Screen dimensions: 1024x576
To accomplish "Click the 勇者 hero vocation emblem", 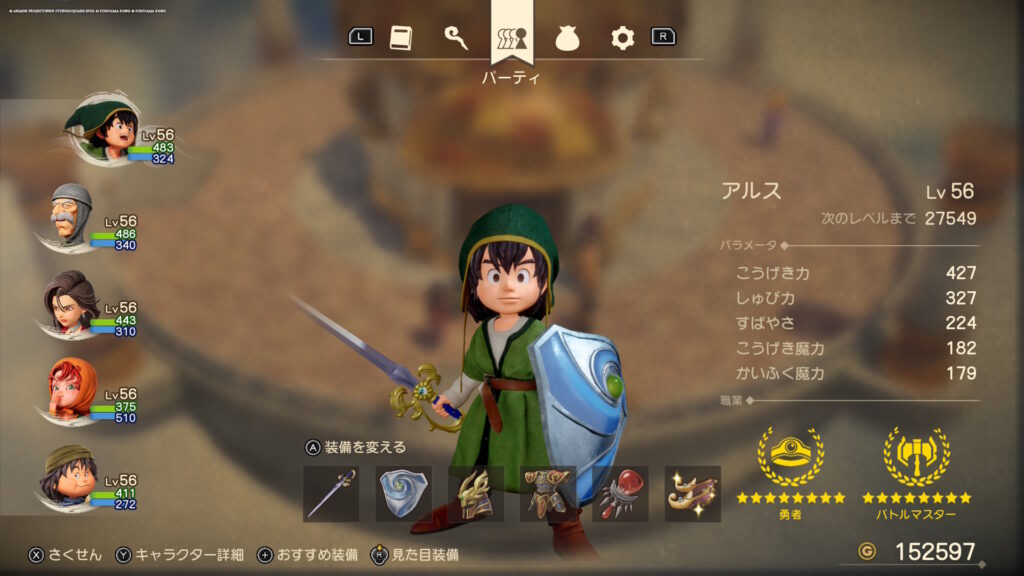I will coord(790,458).
